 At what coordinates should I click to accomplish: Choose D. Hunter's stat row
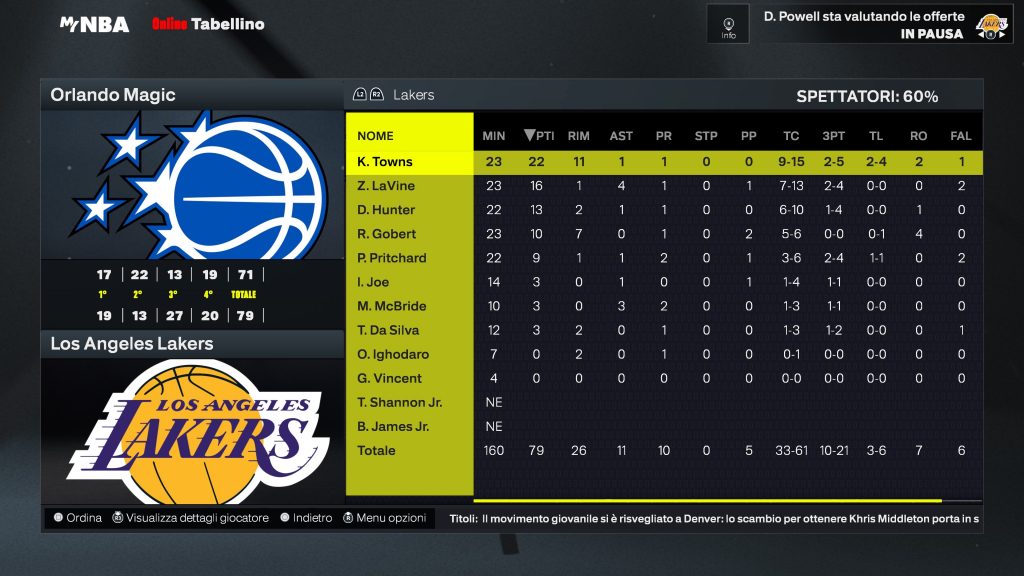[x=386, y=210]
